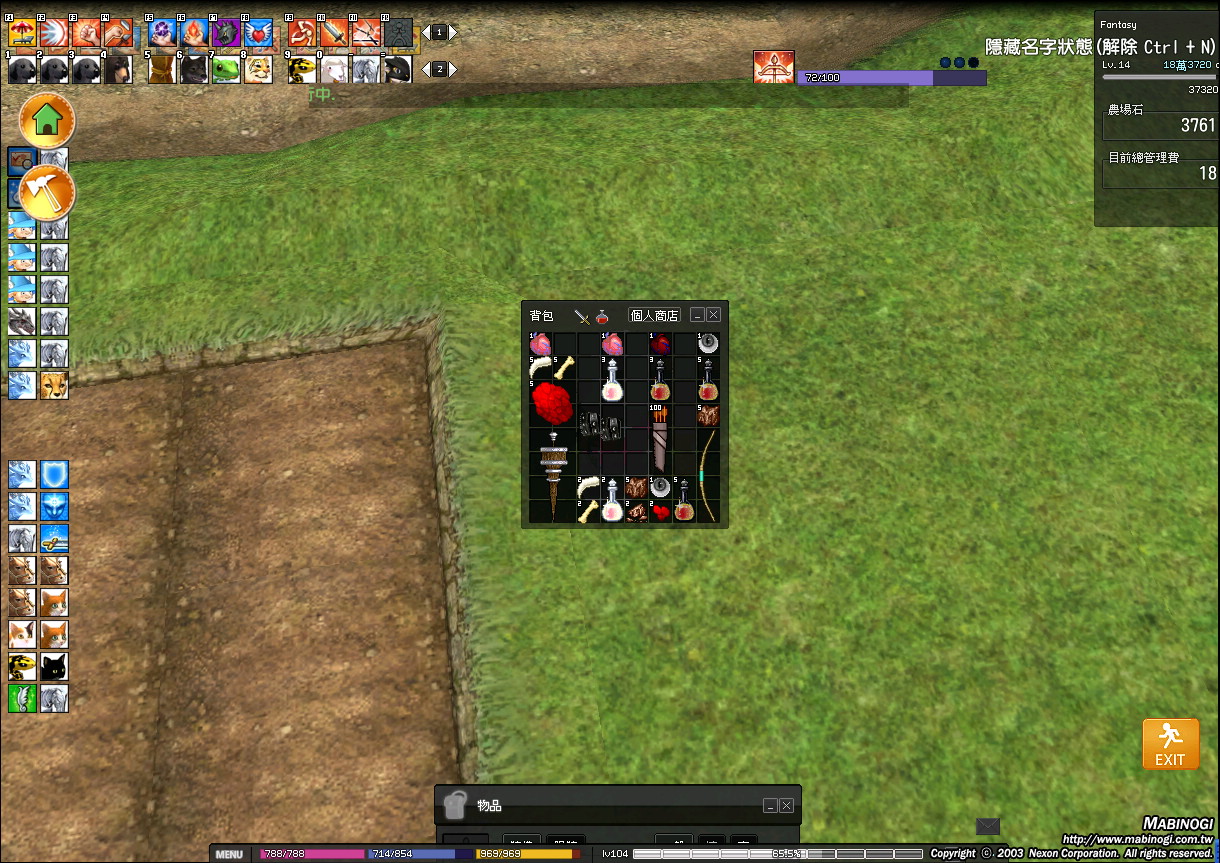Image resolution: width=1220 pixels, height=863 pixels.
Task: Go home with the green house button
Action: [47, 120]
